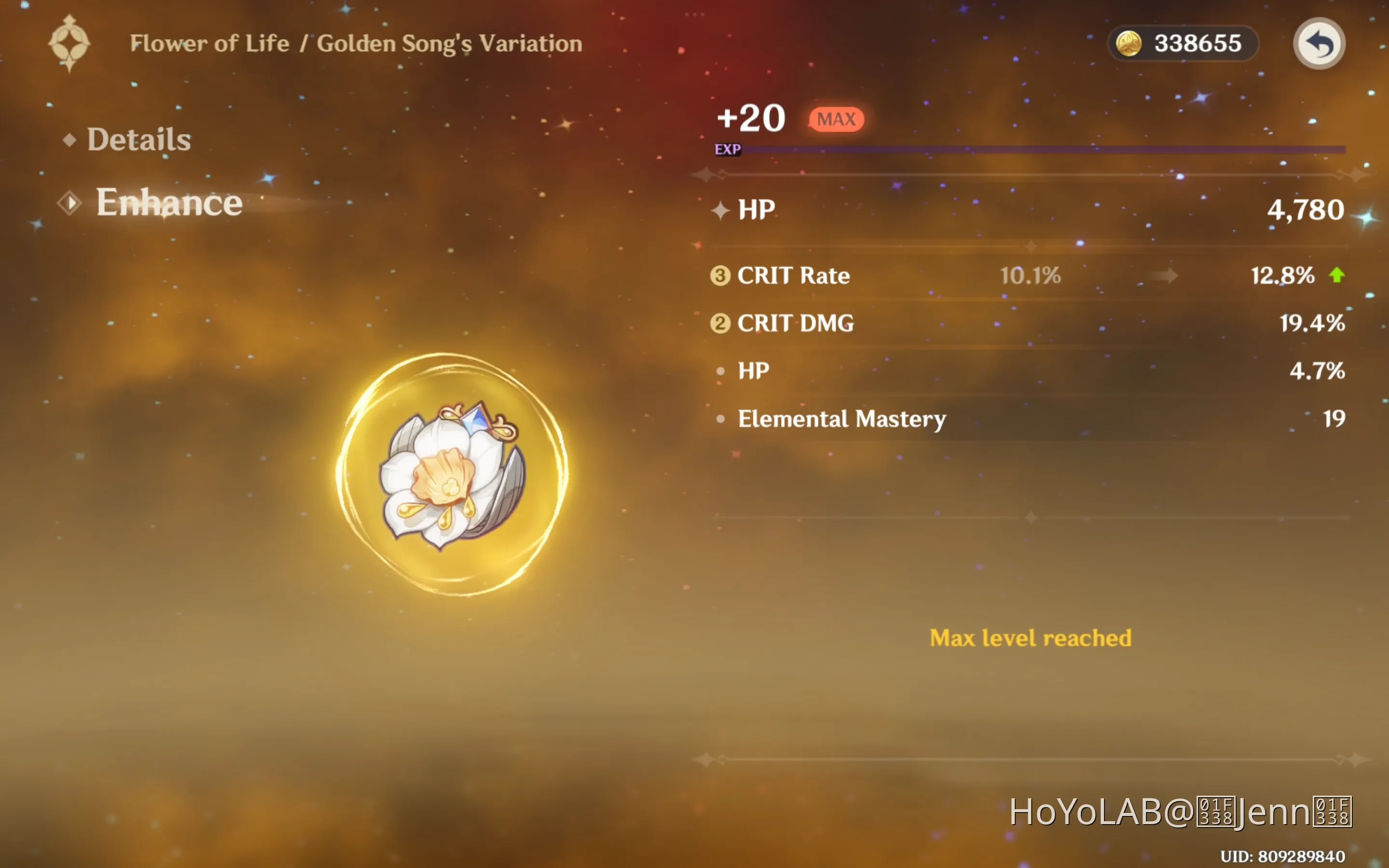Click the +20 level indicator
This screenshot has height=868, width=1389.
tap(750, 118)
